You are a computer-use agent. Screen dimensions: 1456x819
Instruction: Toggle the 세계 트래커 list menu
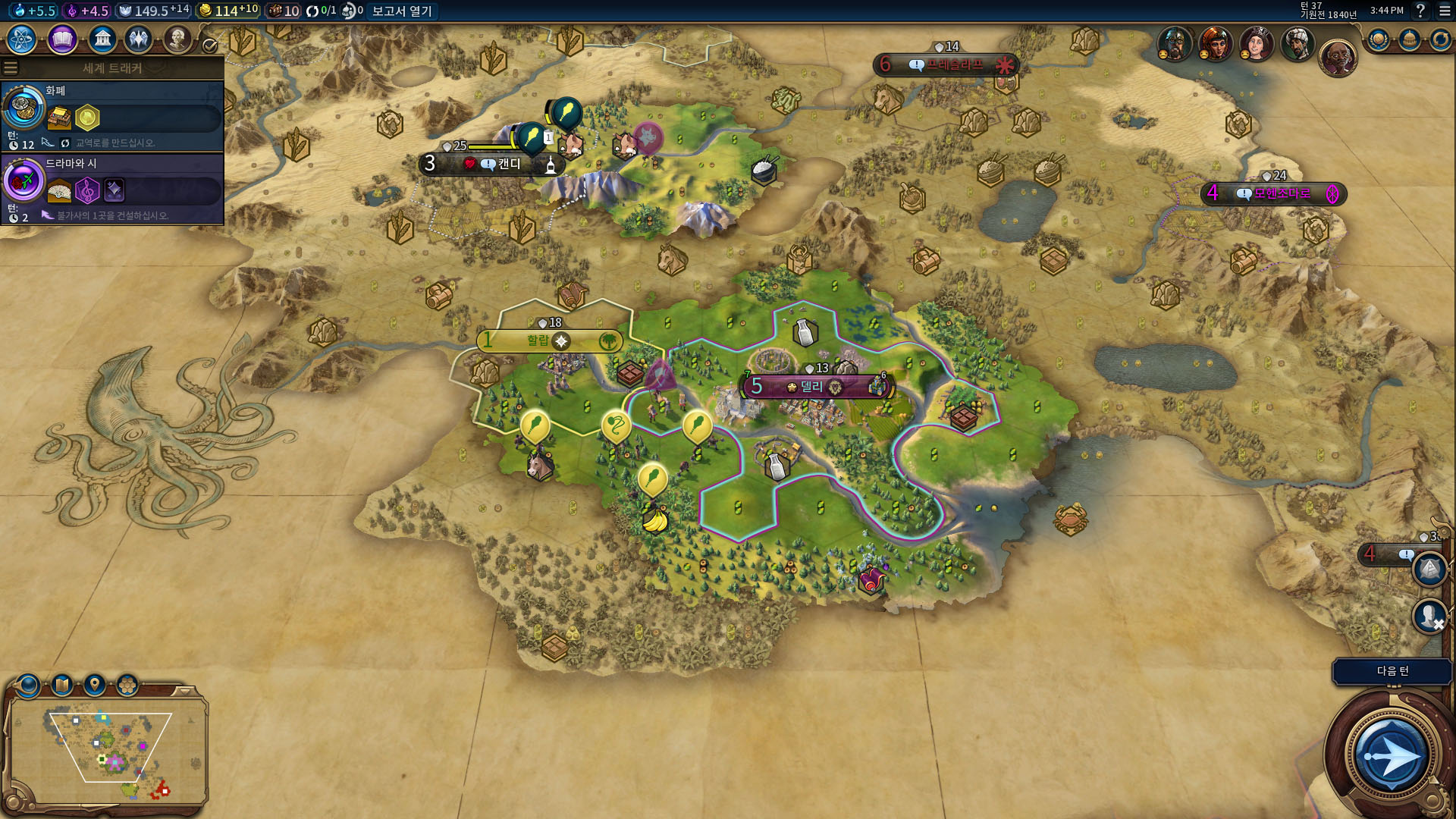pyautogui.click(x=11, y=68)
